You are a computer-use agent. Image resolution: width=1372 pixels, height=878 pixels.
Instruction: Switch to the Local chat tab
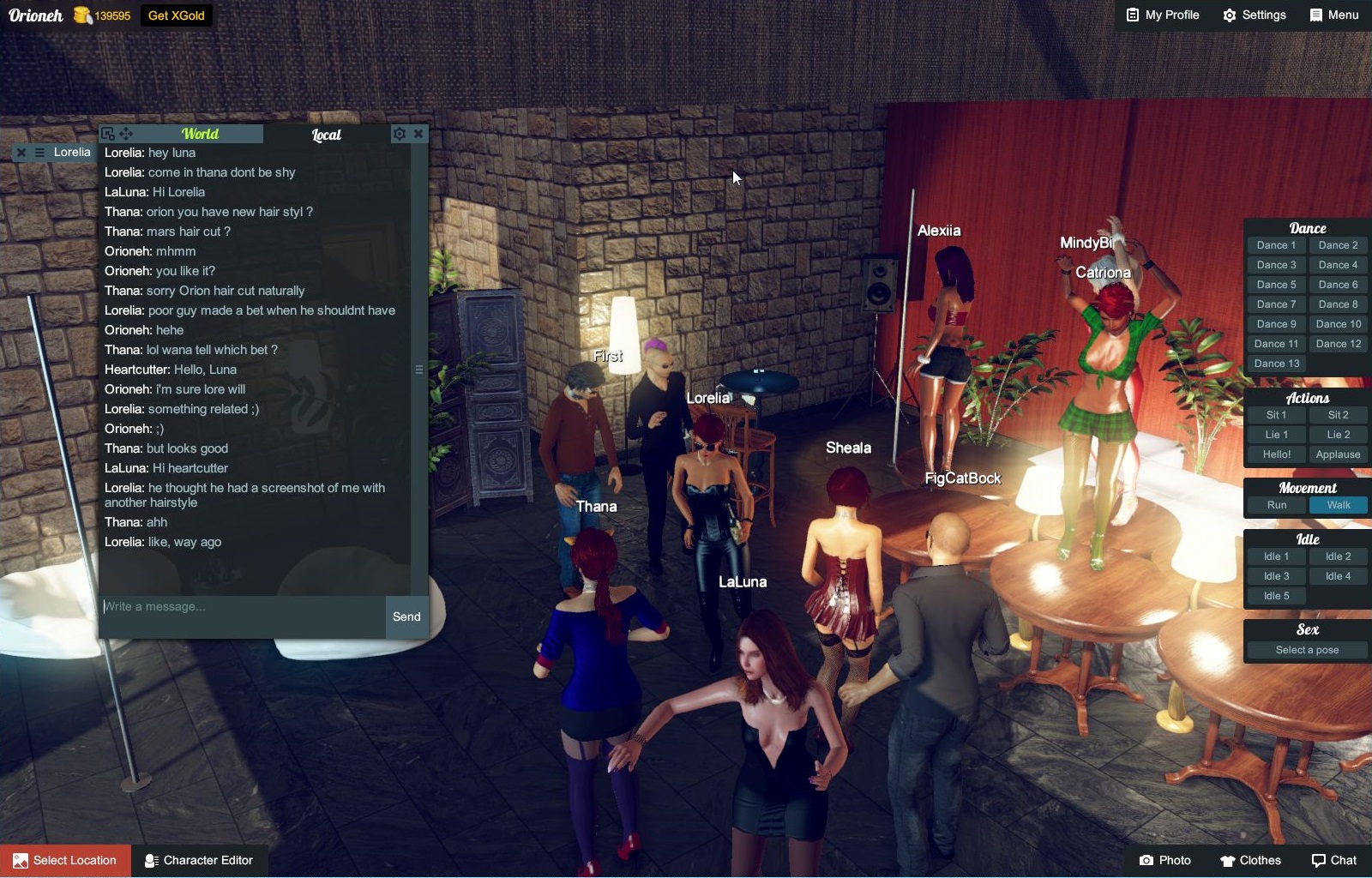326,135
